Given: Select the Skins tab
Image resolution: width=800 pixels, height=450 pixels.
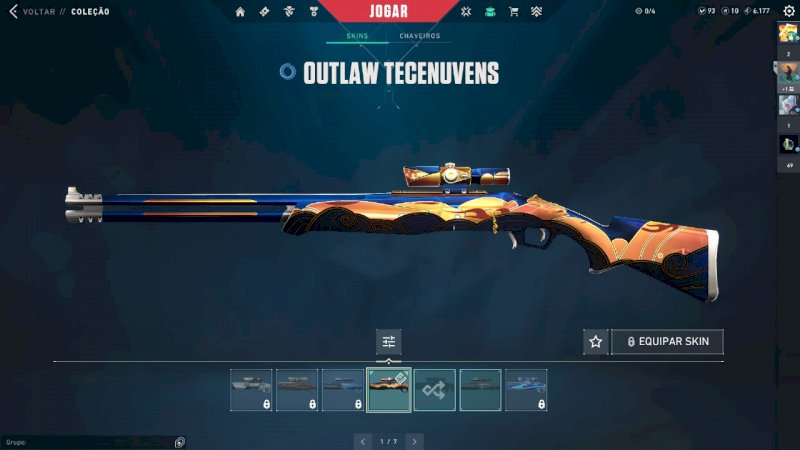Looking at the screenshot, I should point(357,36).
